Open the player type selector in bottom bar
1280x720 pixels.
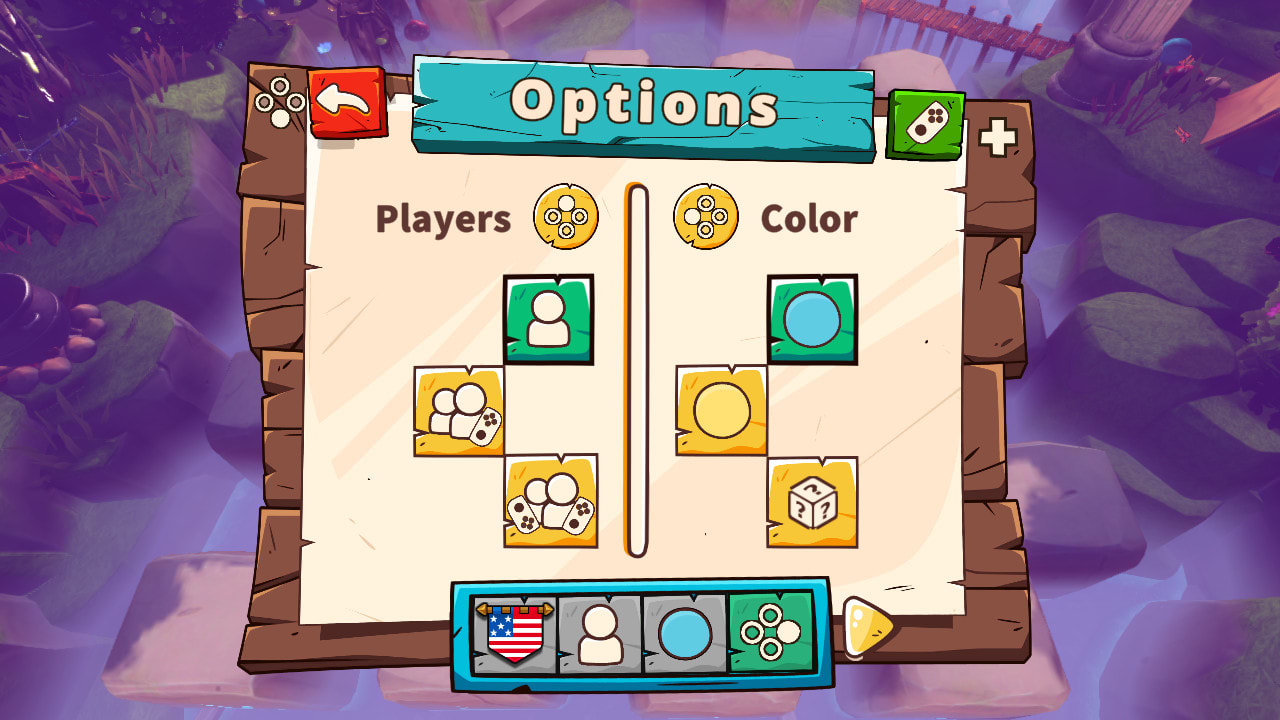point(600,635)
